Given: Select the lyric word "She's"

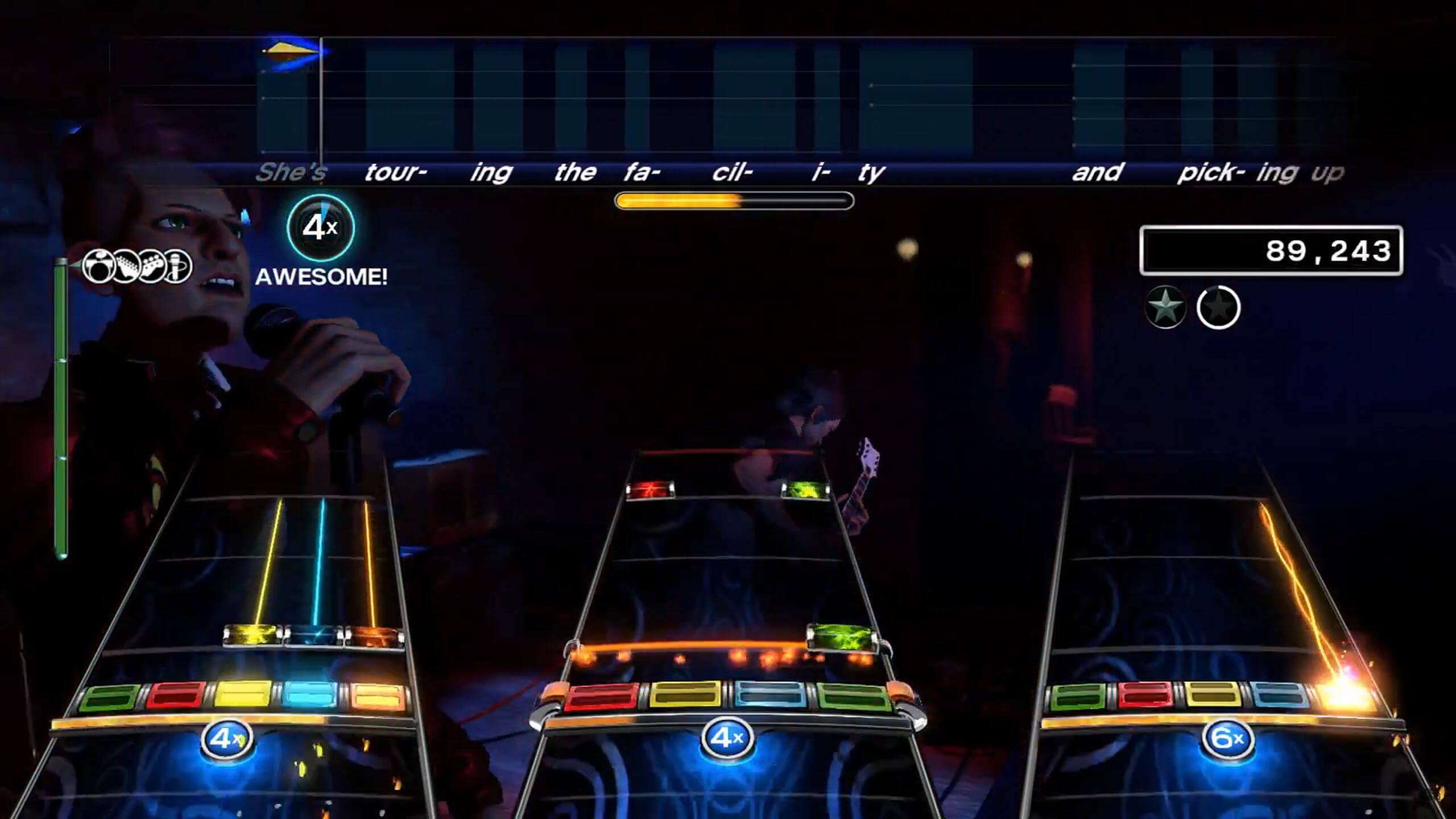Looking at the screenshot, I should (292, 173).
